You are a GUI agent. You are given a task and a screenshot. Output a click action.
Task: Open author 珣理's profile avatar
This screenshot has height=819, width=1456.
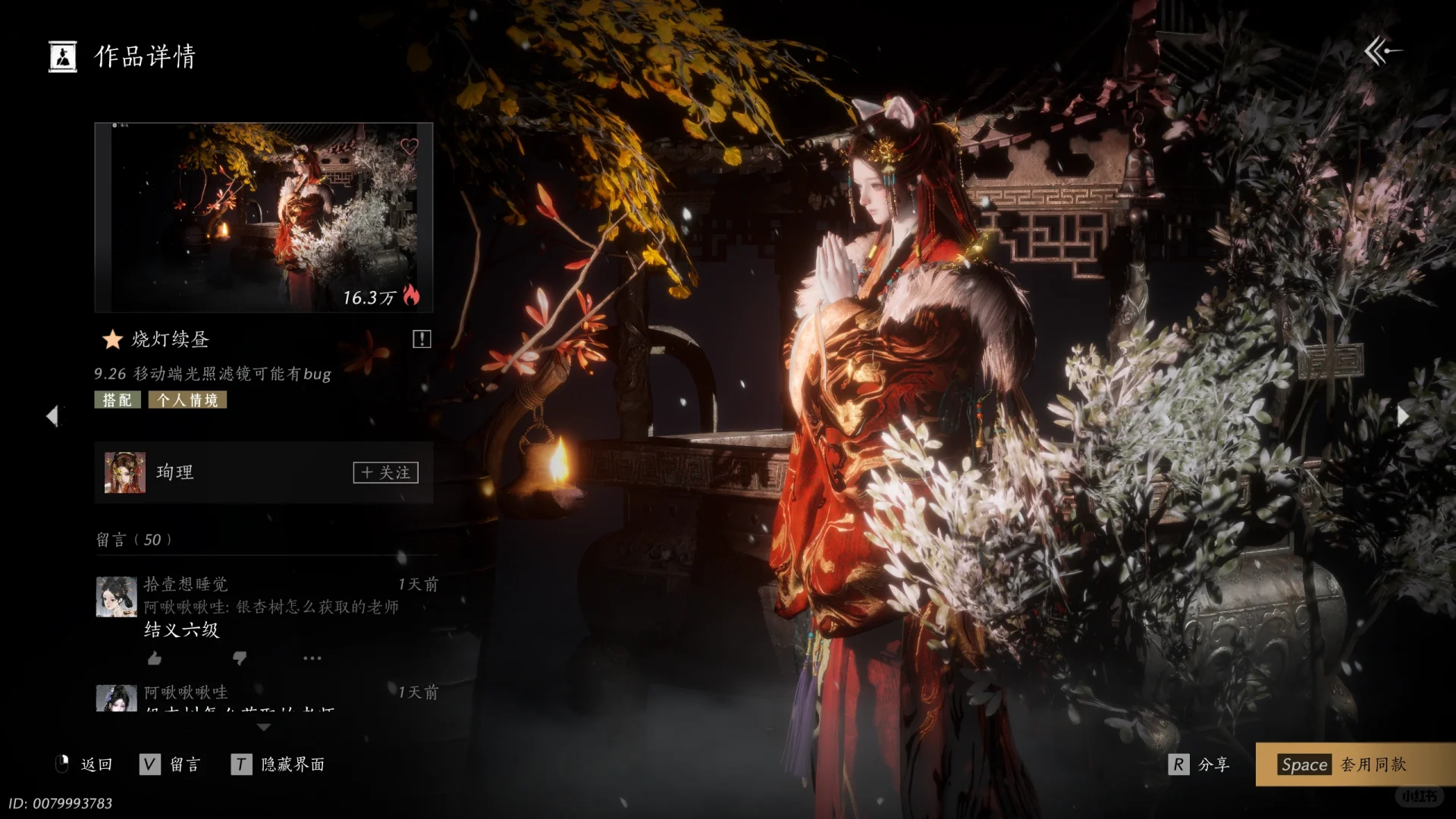pos(124,472)
